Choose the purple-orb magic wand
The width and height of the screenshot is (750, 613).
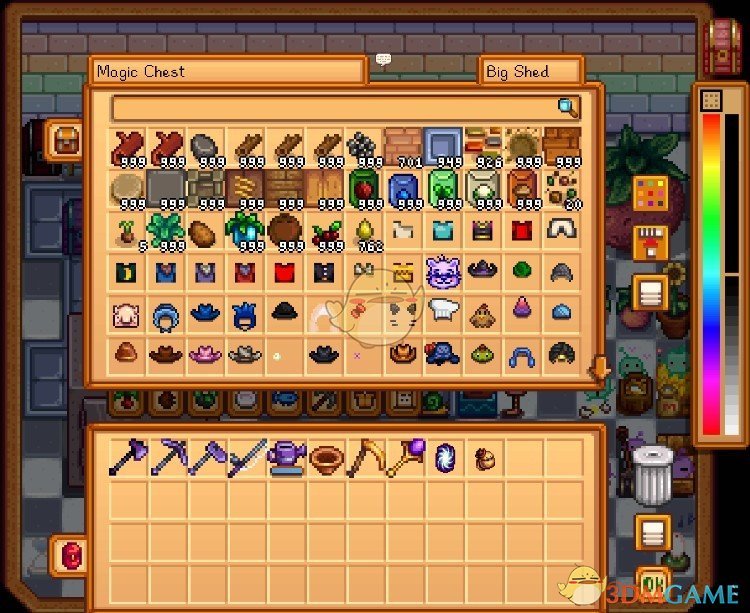click(x=403, y=457)
